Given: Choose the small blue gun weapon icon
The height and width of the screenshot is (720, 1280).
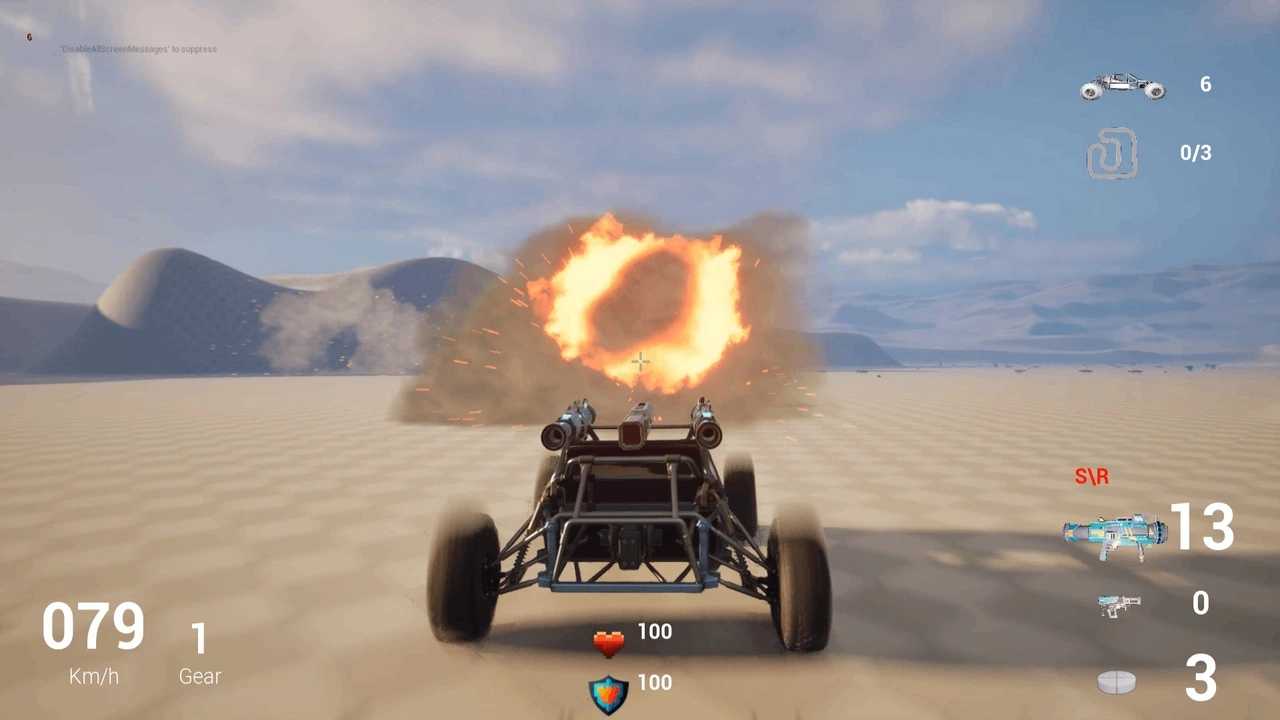Looking at the screenshot, I should point(1118,604).
